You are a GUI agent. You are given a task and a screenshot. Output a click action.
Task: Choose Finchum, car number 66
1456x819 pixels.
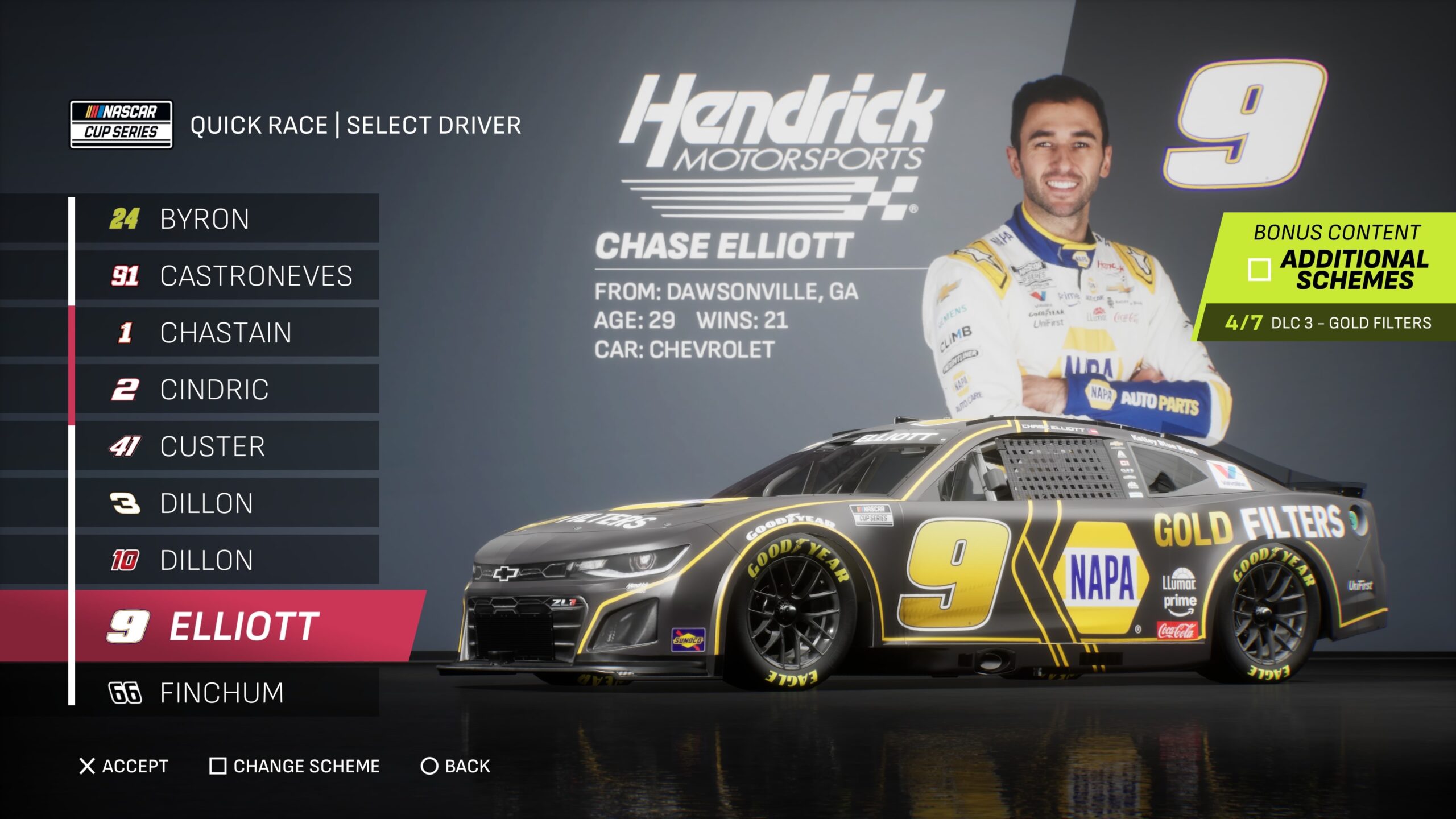(x=226, y=693)
